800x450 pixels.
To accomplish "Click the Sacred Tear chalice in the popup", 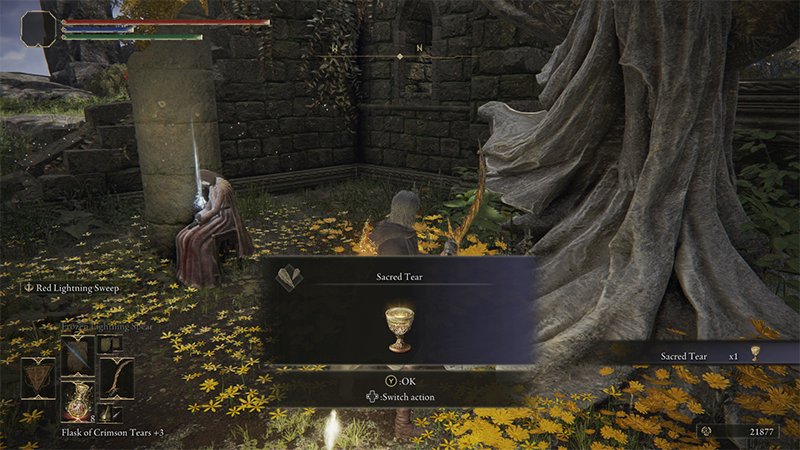I will tap(399, 329).
